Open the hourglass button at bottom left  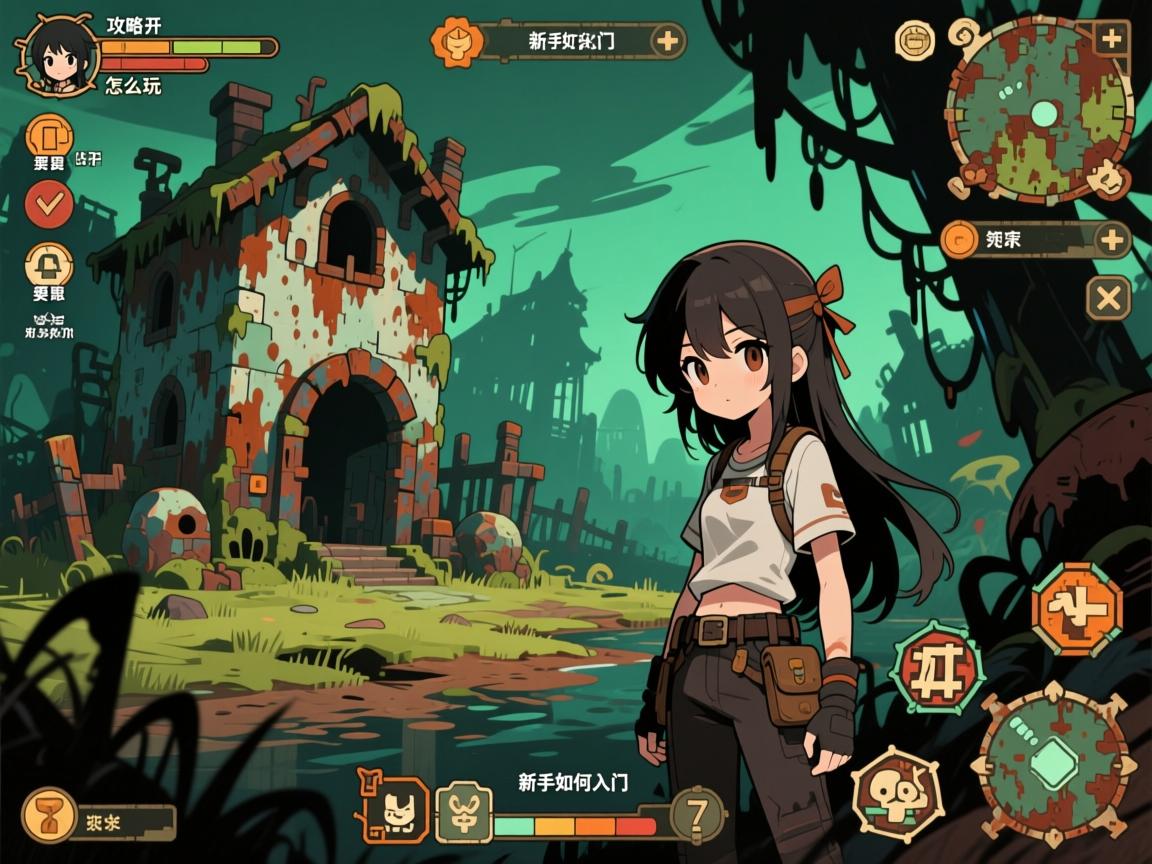pos(47,814)
